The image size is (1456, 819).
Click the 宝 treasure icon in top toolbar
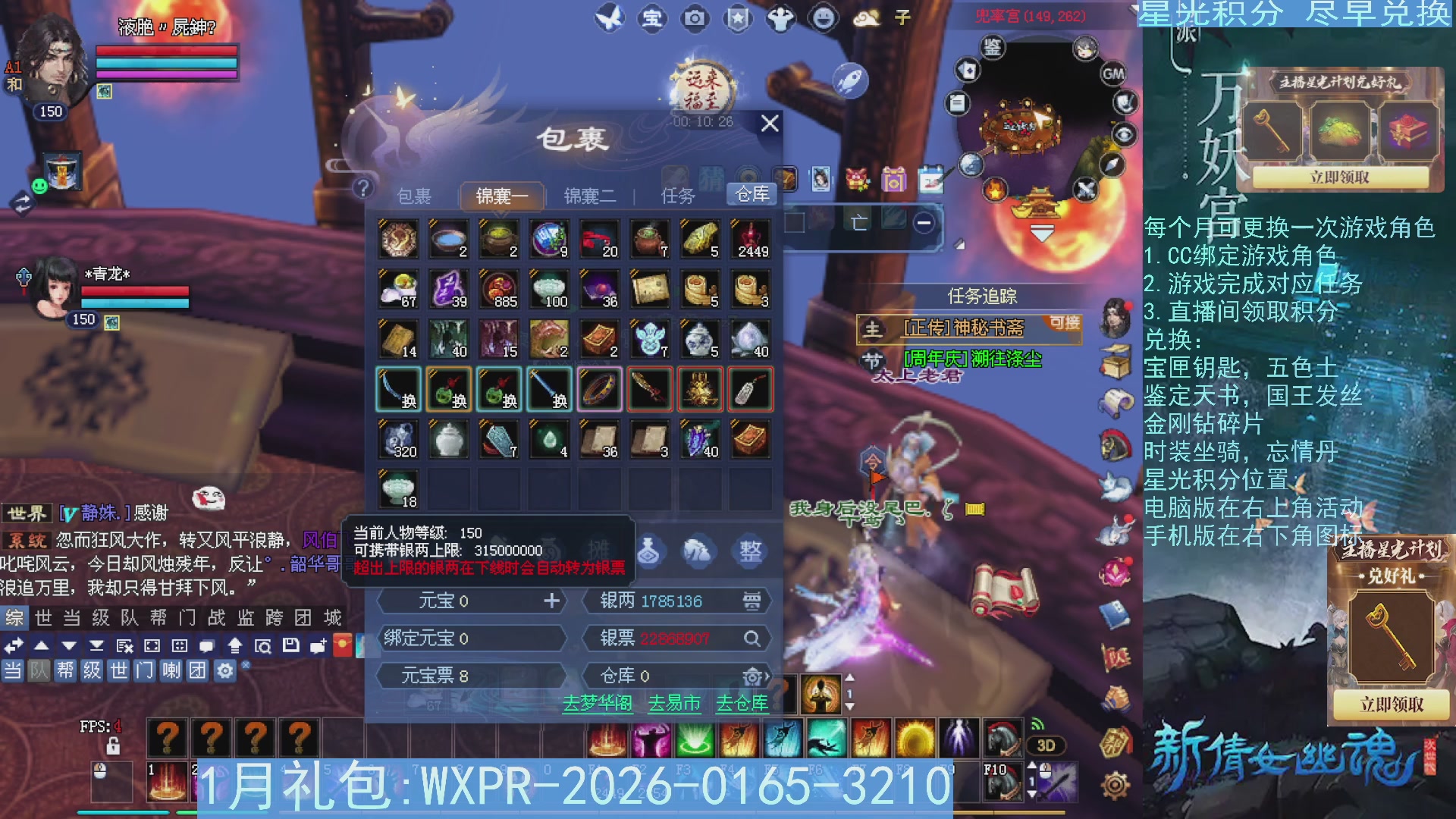pos(651,18)
